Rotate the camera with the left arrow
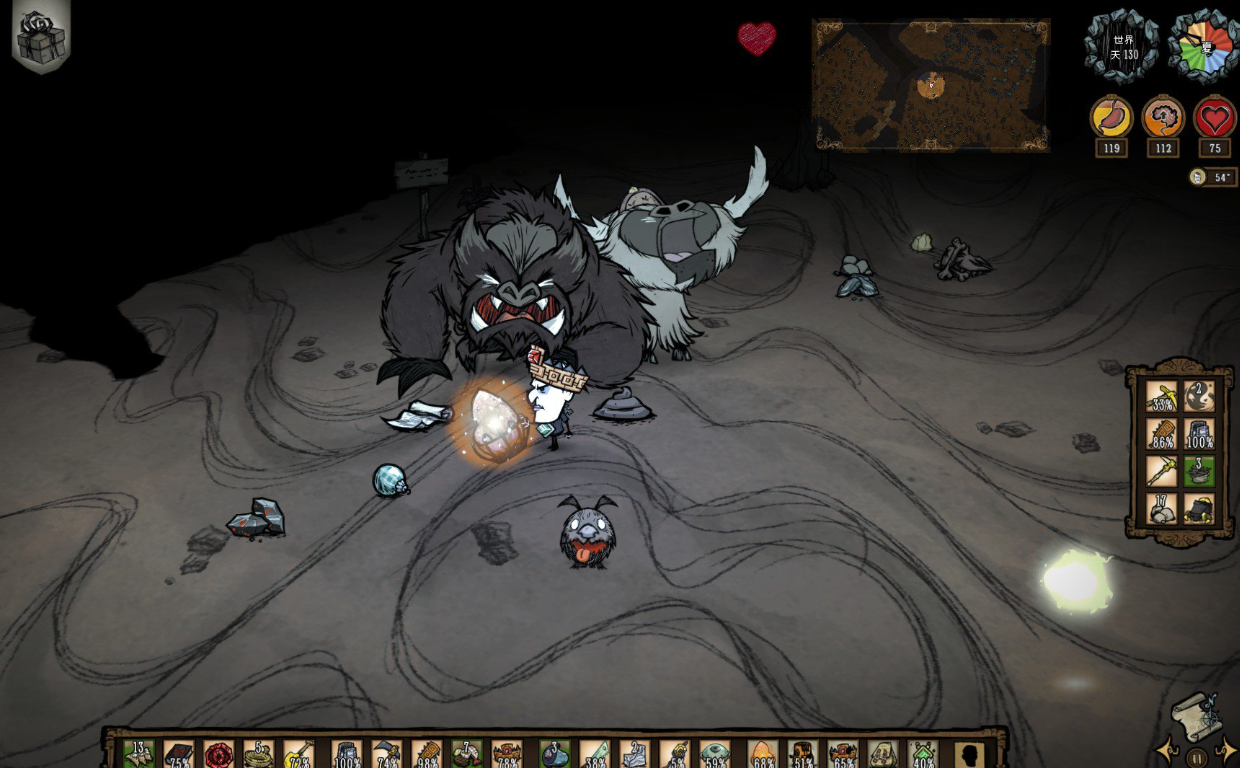The width and height of the screenshot is (1240, 768). [1166, 749]
